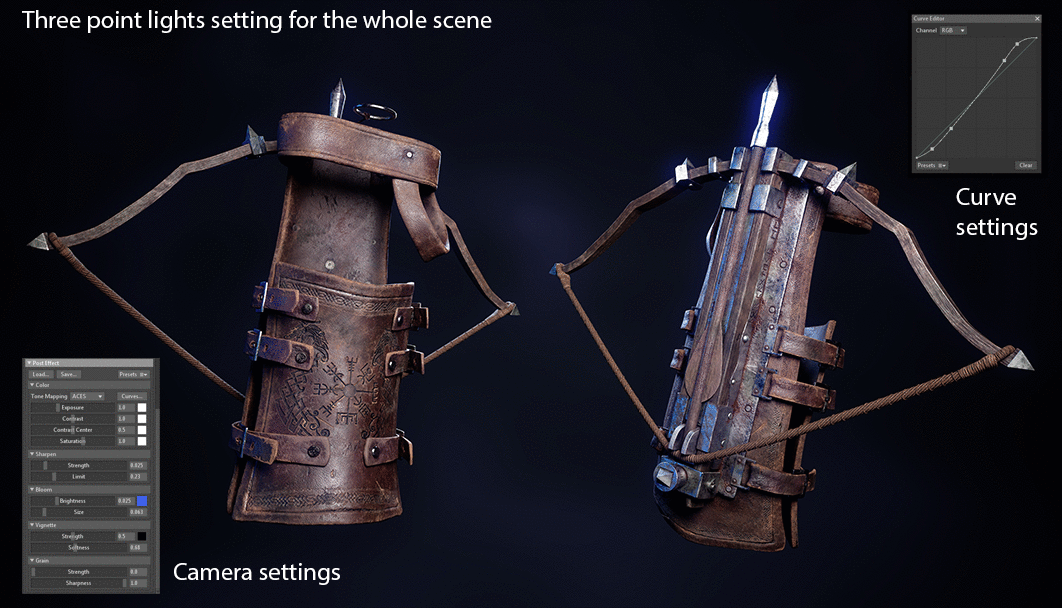Select the black Vignette color swatch
The height and width of the screenshot is (608, 1062).
pyautogui.click(x=142, y=536)
